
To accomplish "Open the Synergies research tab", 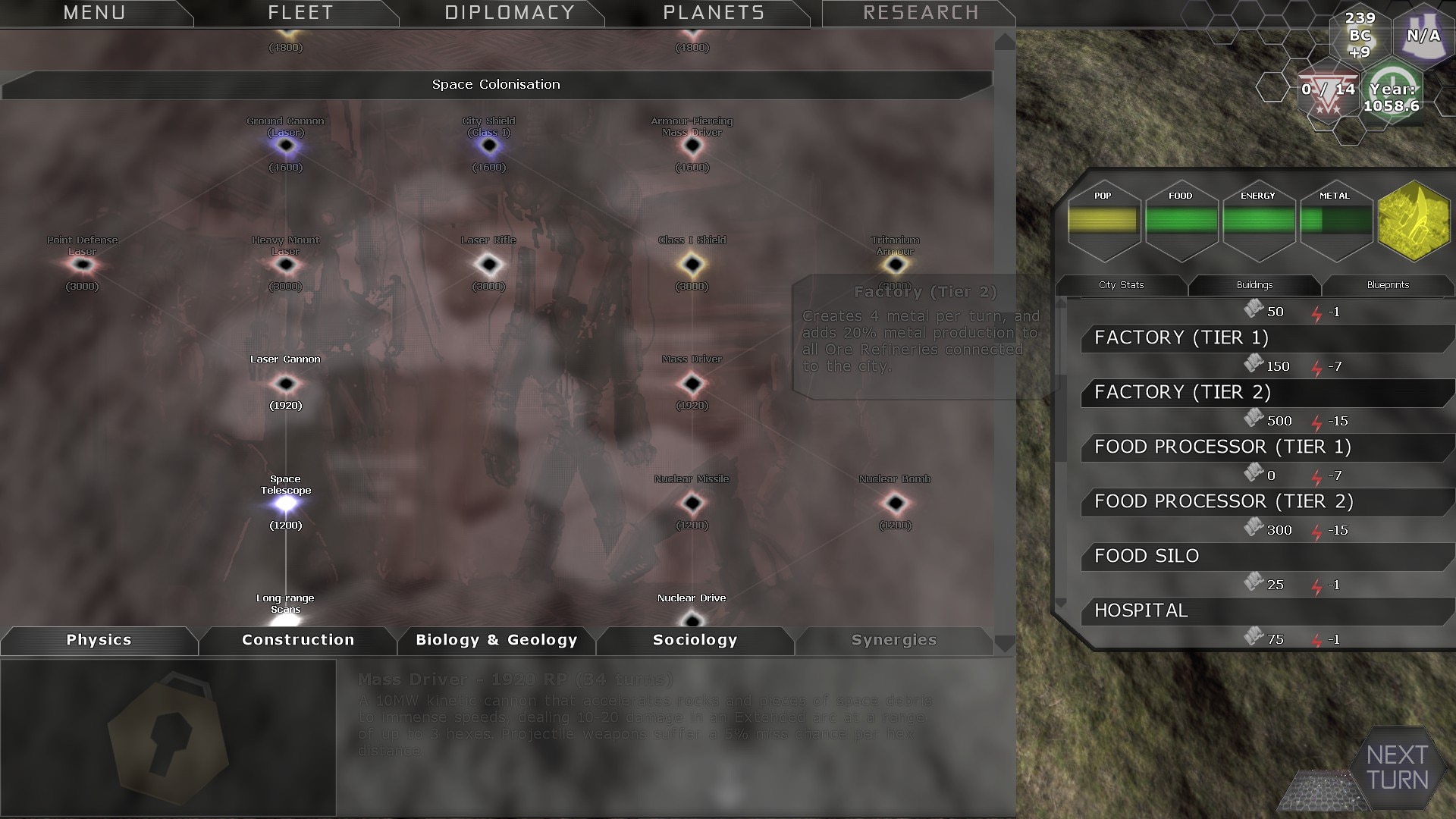I will [893, 640].
